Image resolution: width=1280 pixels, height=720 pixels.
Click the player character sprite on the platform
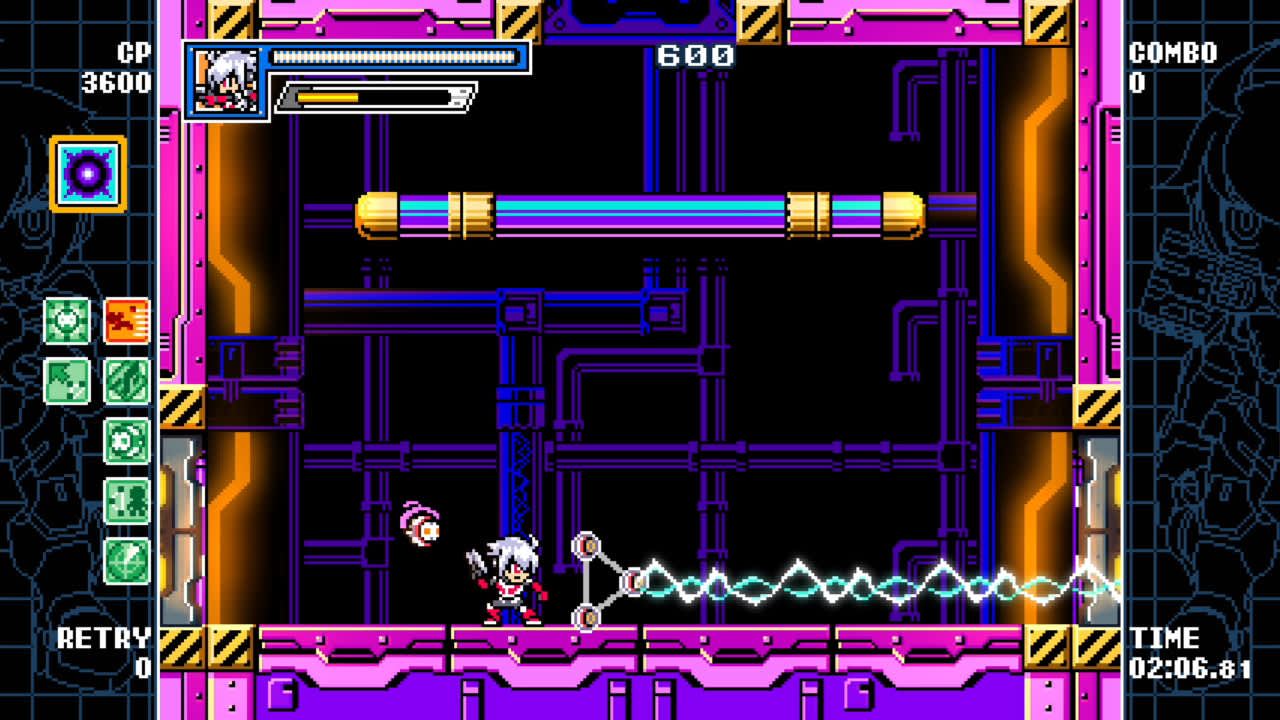click(512, 580)
